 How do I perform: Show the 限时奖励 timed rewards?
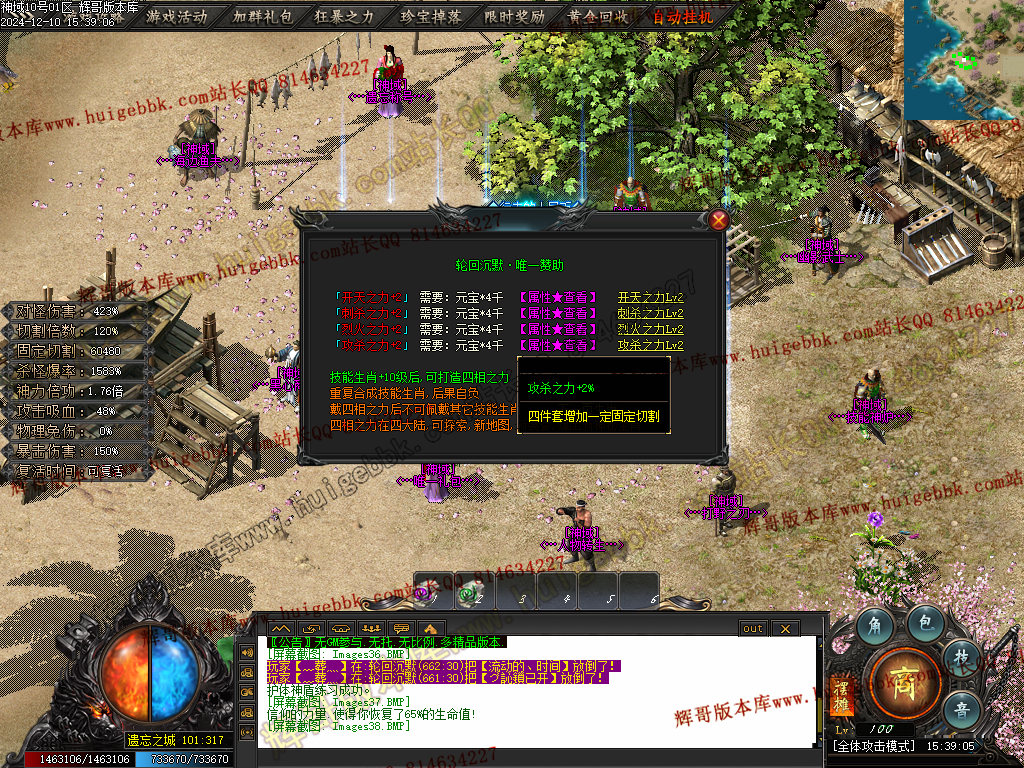coord(514,16)
